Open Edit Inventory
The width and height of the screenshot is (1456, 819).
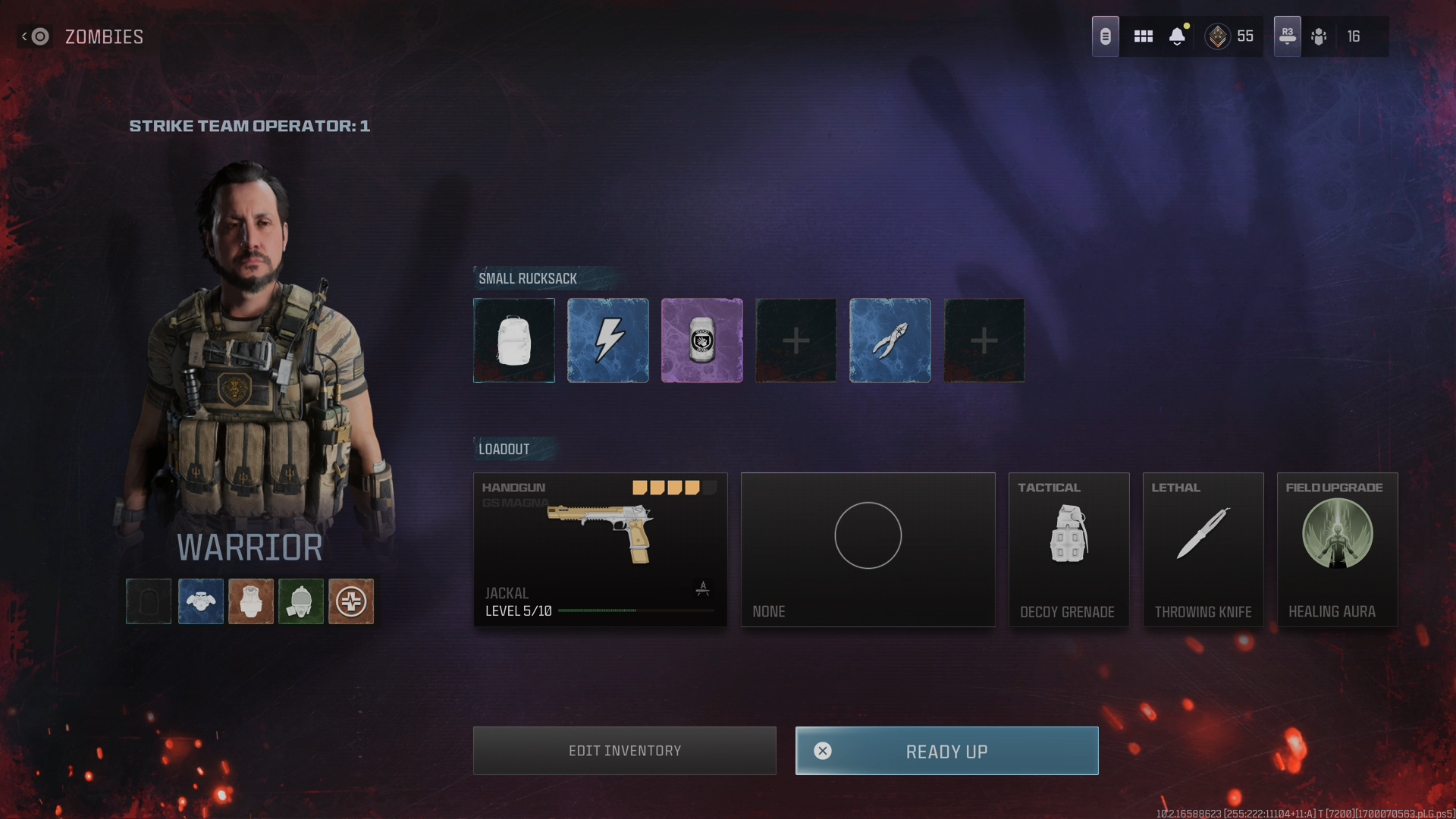click(x=624, y=751)
